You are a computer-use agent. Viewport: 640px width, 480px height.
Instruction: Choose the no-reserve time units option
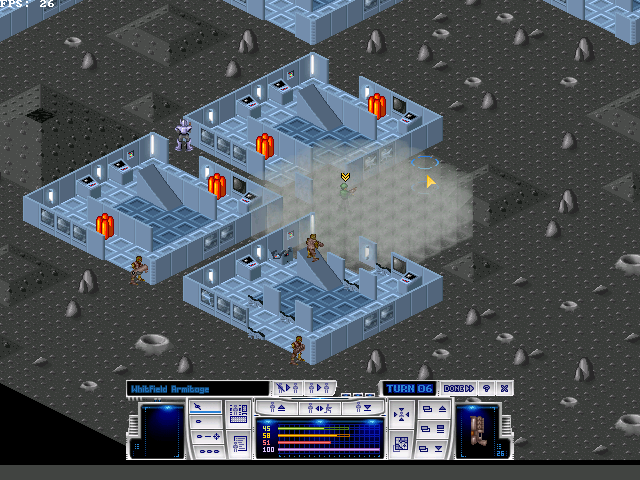(x=207, y=407)
